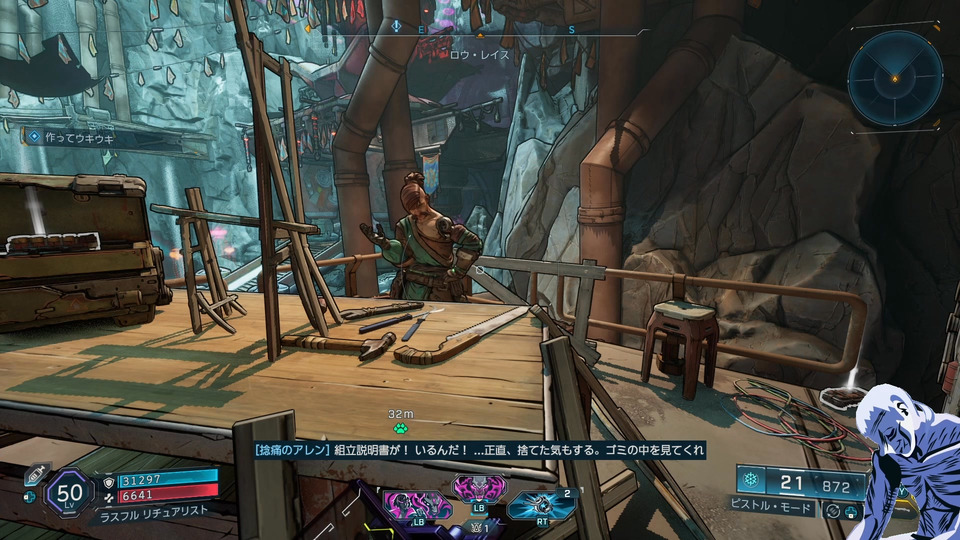This screenshot has height=540, width=960.
Task: Use the blue ordnance ability icon
Action: coord(539,506)
